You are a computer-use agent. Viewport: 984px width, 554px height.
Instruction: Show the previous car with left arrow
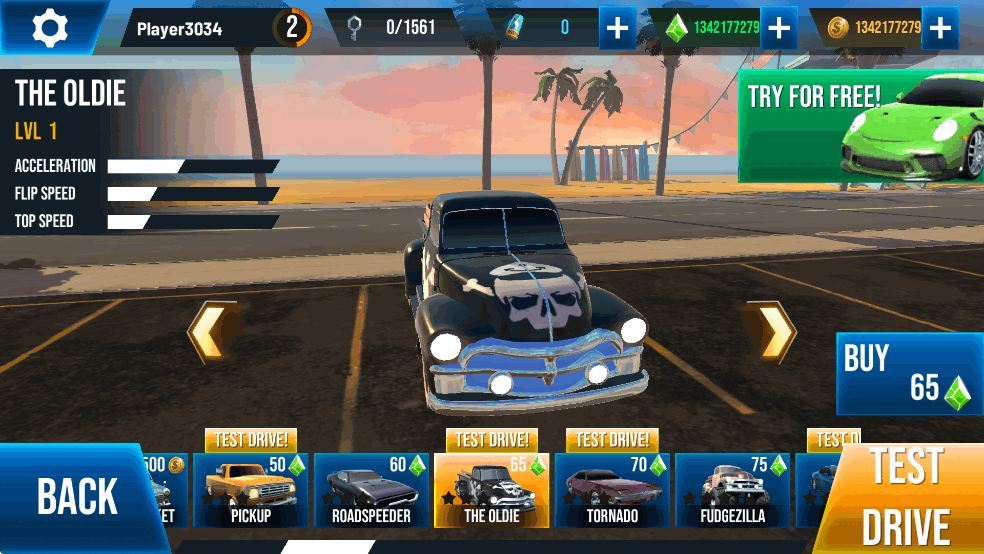(211, 331)
